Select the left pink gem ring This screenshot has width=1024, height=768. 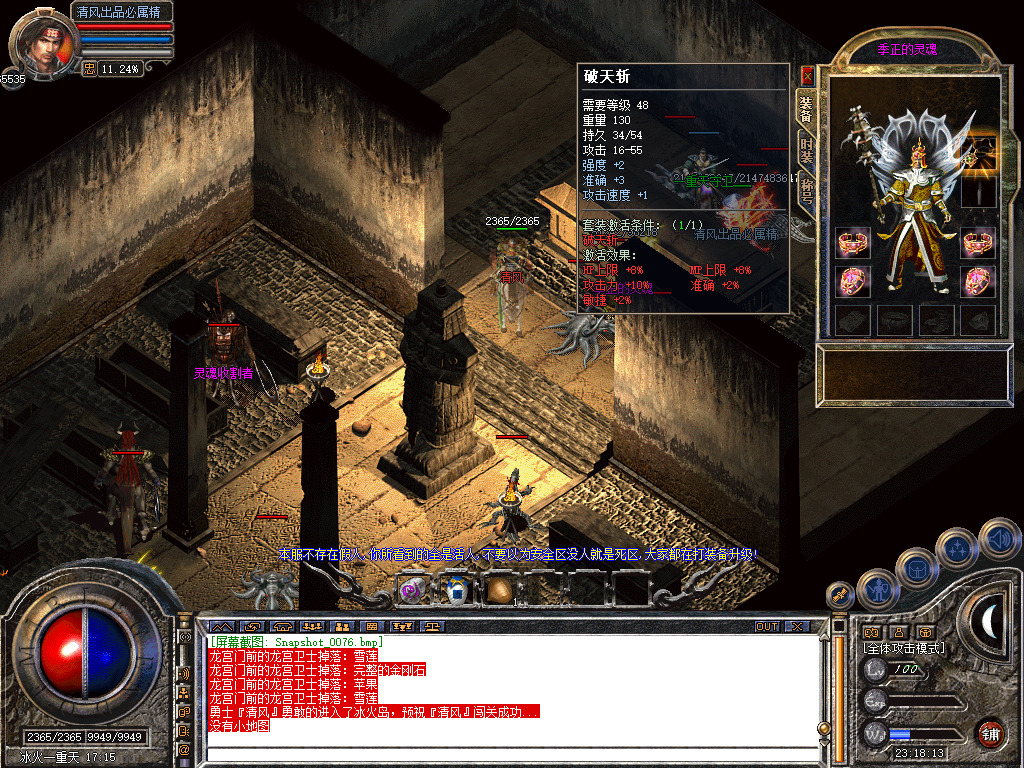point(853,282)
